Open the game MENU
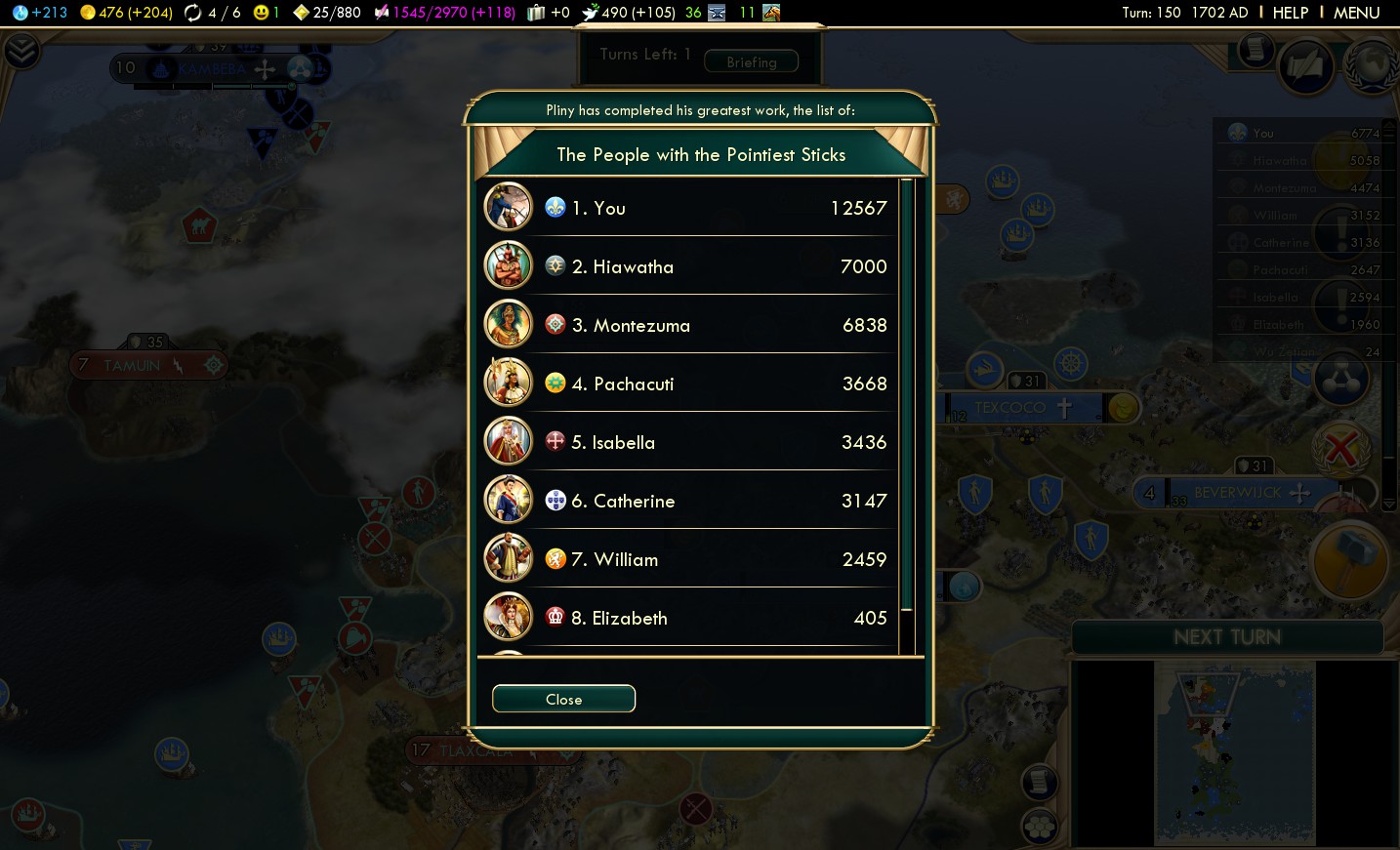This screenshot has height=850, width=1400. pos(1356,13)
